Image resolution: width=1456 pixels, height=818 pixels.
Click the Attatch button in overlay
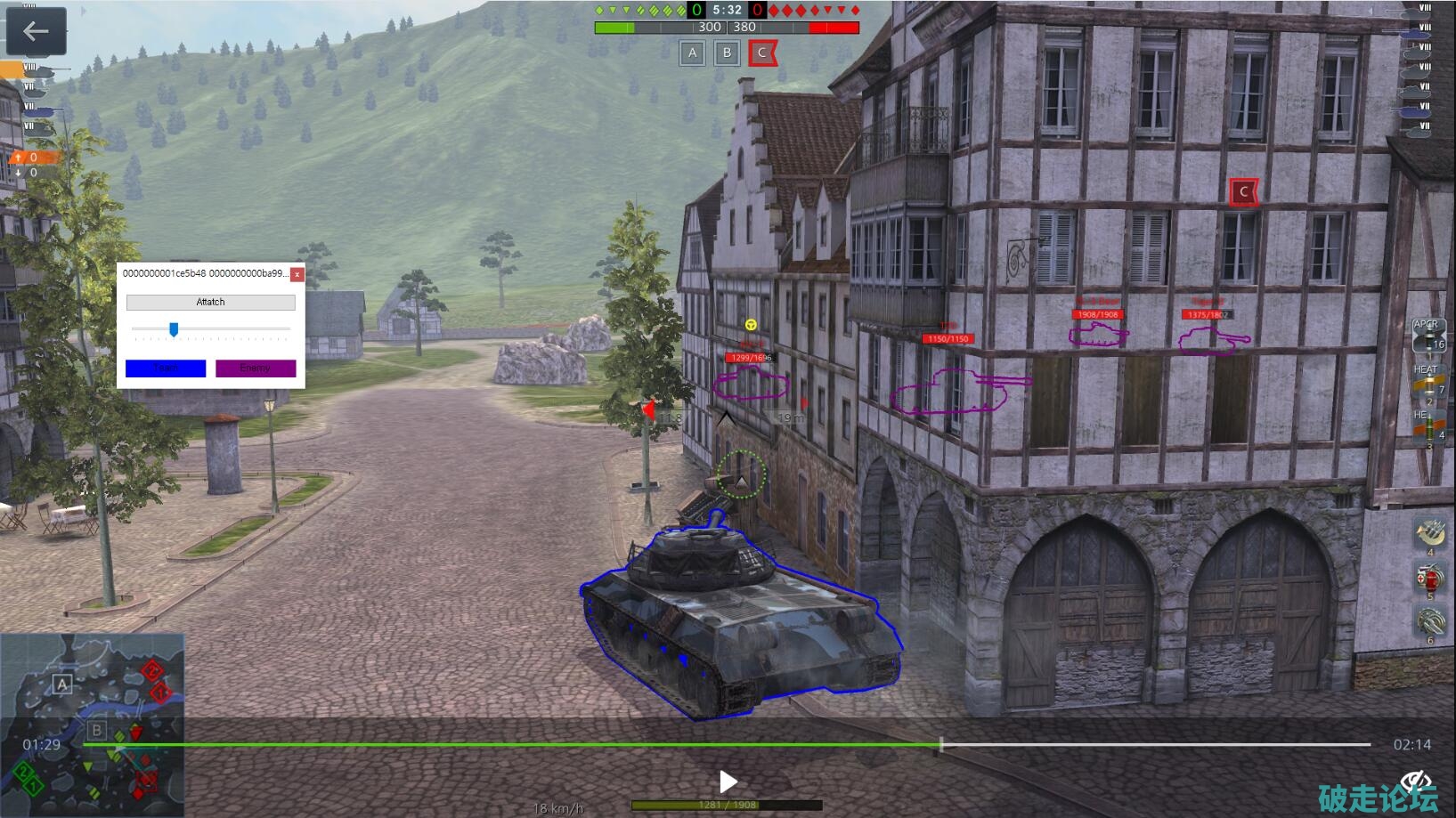click(x=210, y=303)
